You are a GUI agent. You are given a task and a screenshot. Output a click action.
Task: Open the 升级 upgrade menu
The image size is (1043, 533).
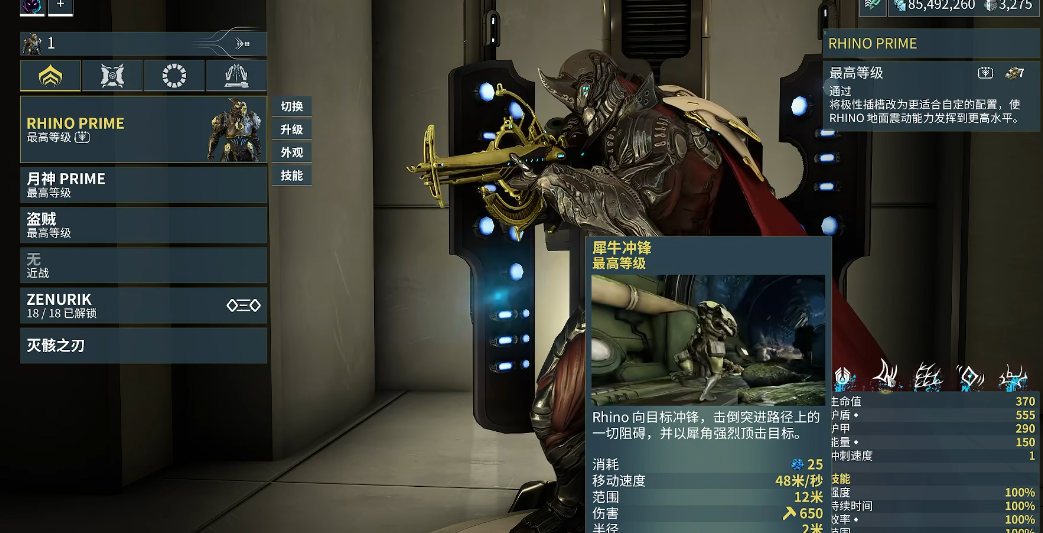point(292,130)
